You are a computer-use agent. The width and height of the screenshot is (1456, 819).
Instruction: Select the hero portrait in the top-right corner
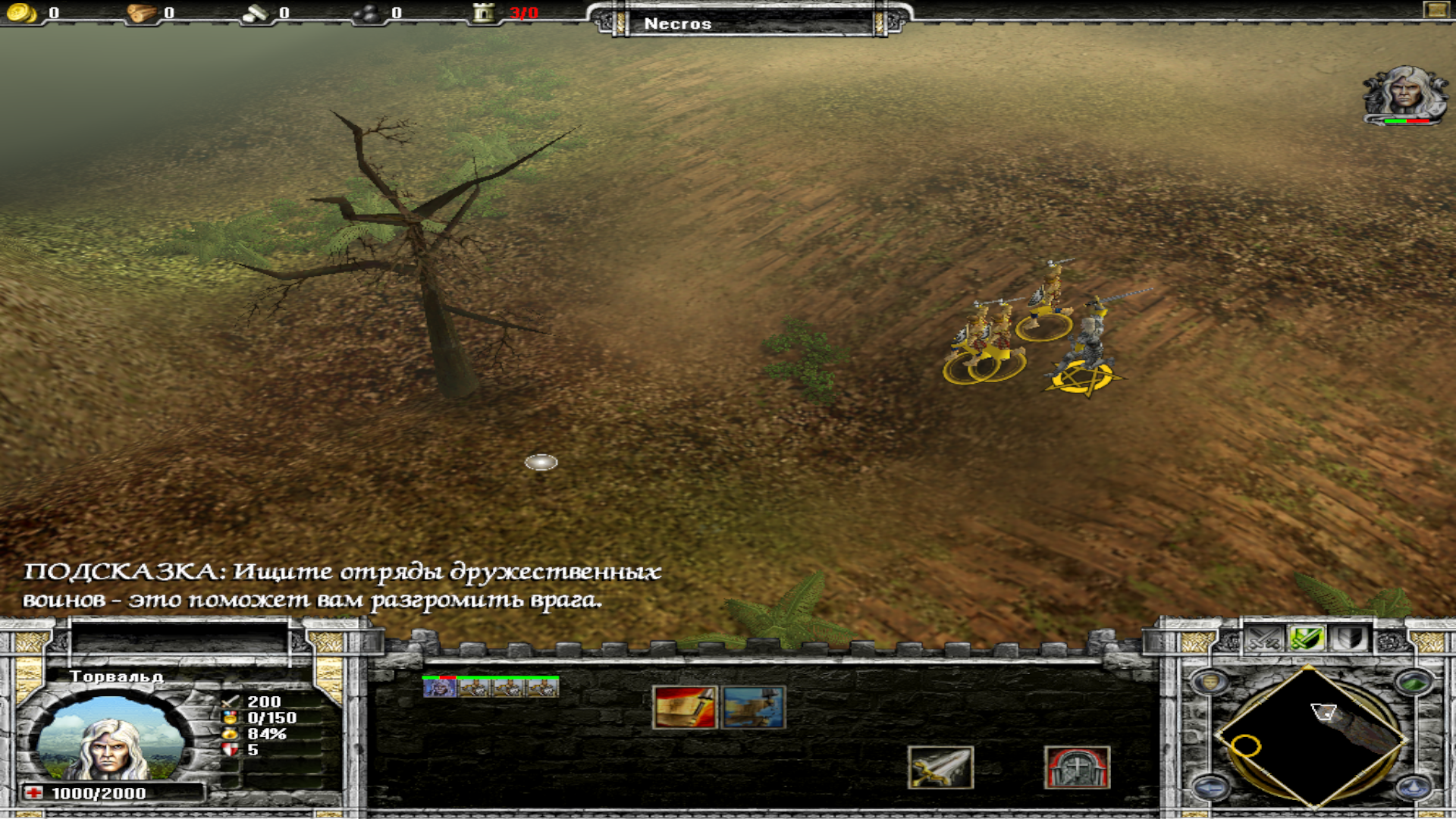(1404, 94)
